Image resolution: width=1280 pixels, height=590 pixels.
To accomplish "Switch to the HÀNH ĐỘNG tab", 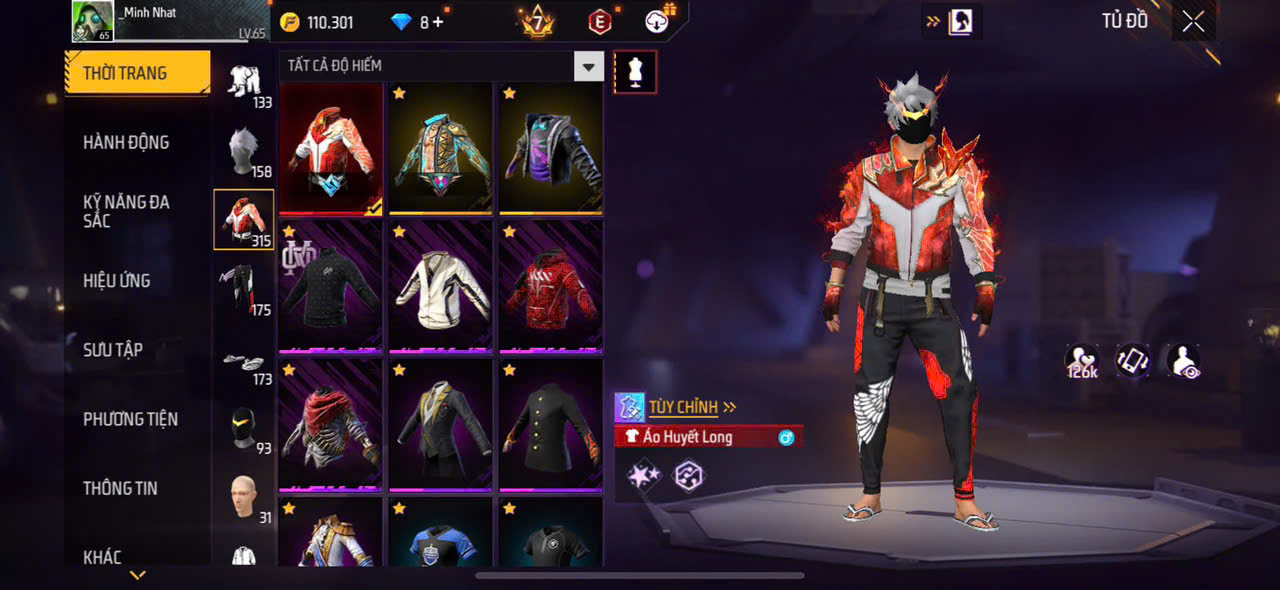I will coord(126,142).
